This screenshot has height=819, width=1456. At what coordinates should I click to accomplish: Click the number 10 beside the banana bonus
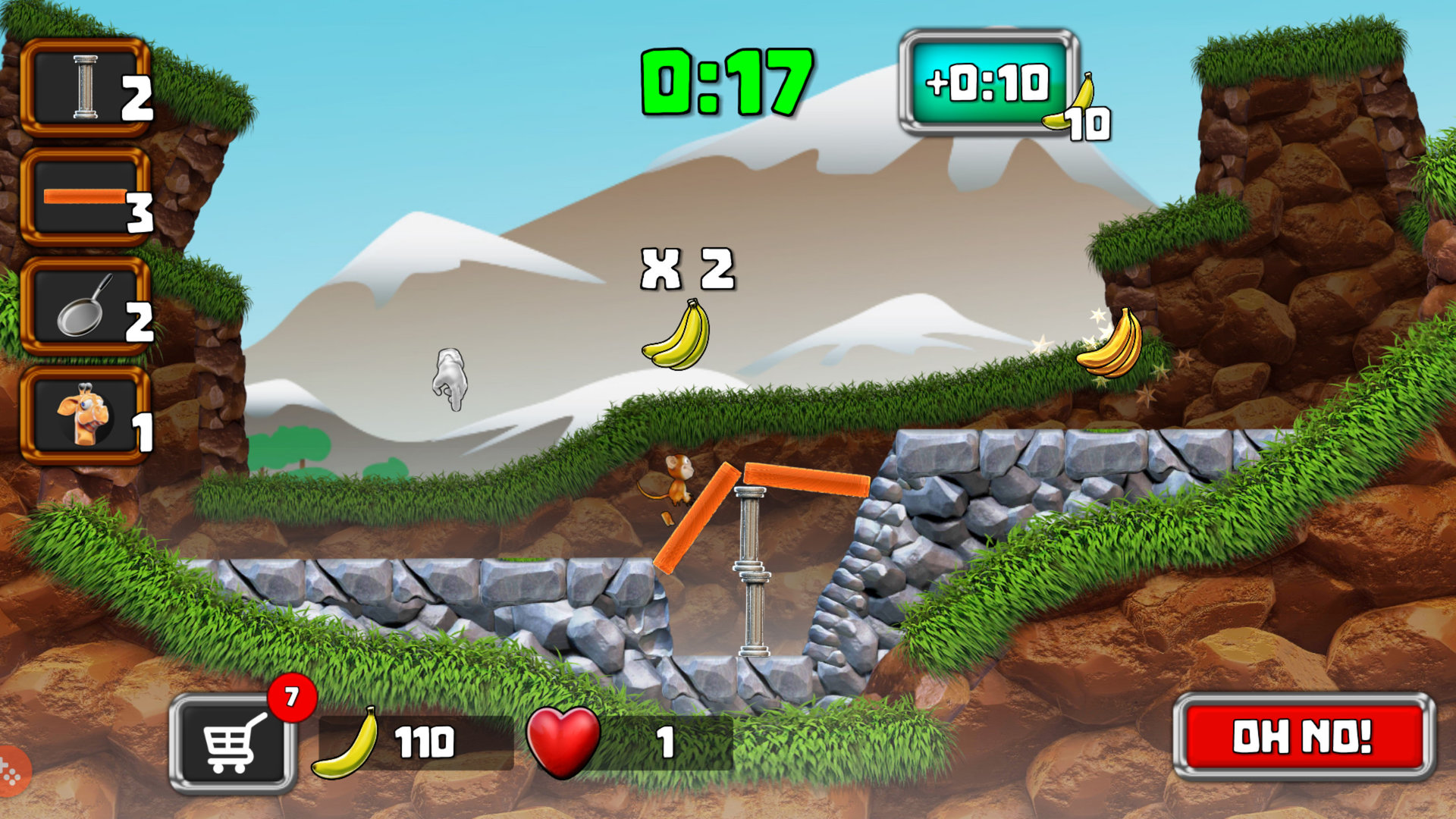tap(1086, 124)
